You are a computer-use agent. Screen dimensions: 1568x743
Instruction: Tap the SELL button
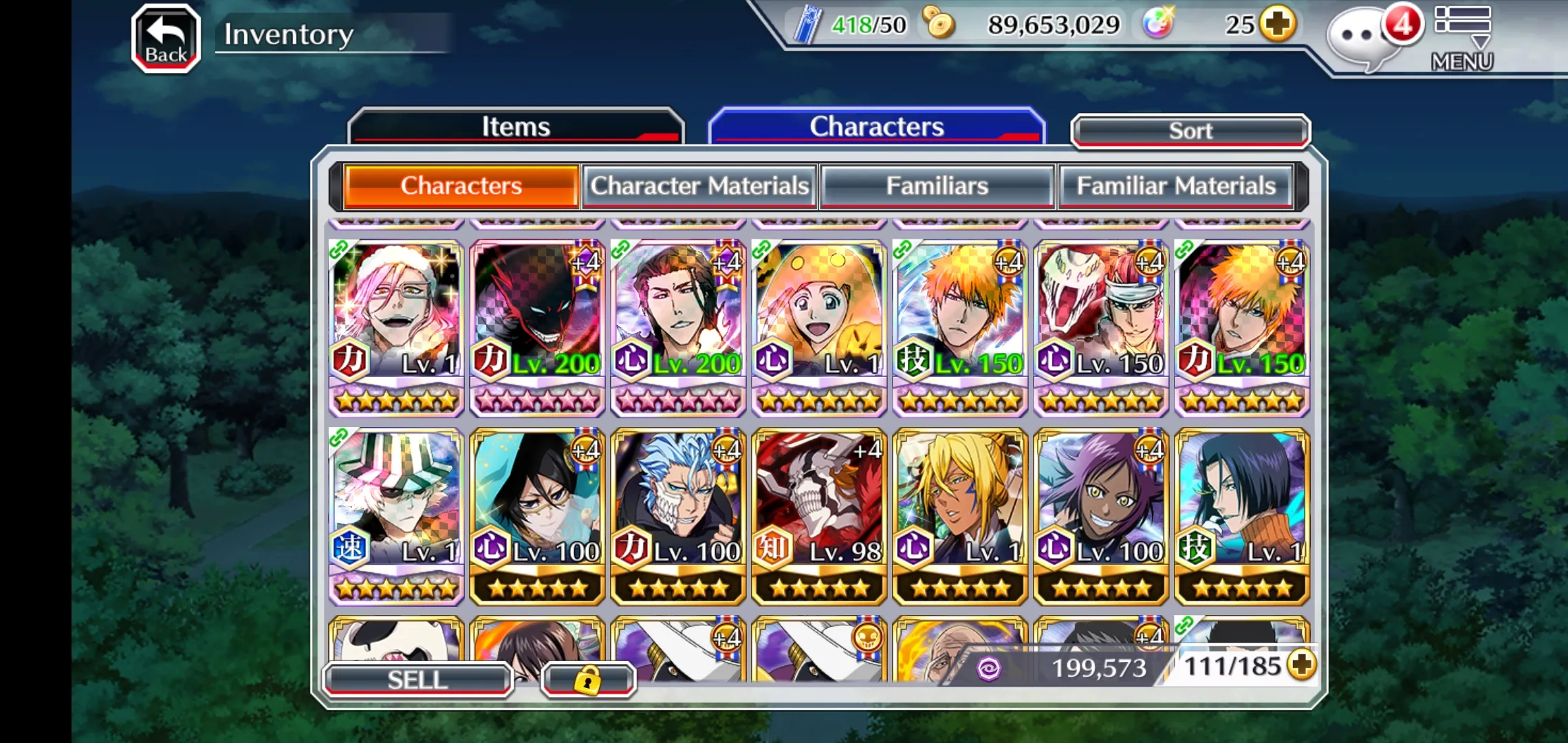tap(417, 680)
